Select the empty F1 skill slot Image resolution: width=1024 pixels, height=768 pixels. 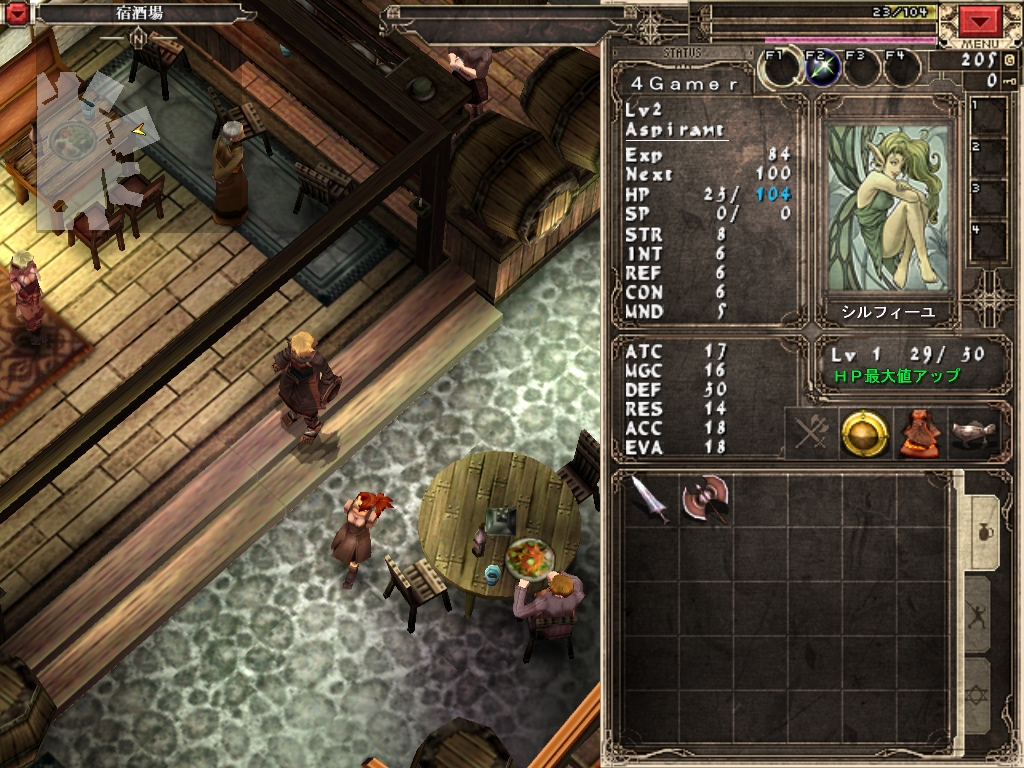[780, 68]
